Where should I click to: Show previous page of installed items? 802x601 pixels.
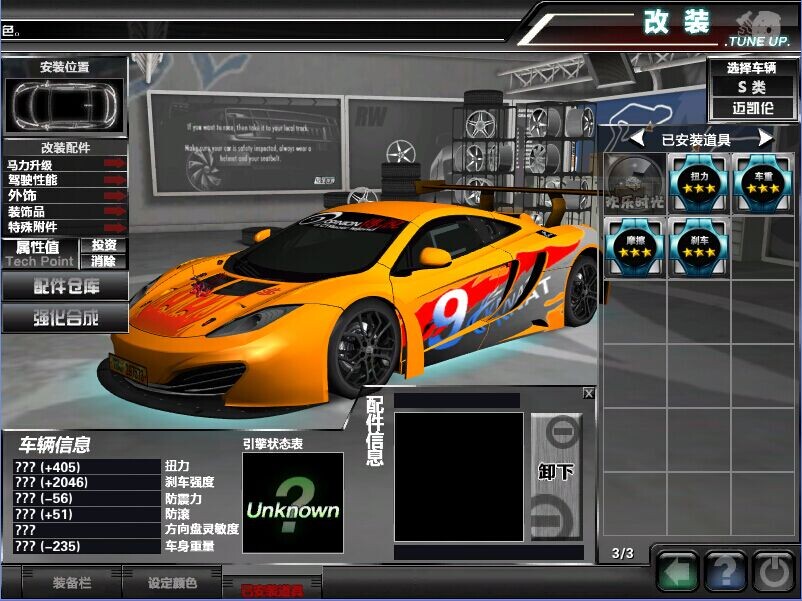(636, 139)
